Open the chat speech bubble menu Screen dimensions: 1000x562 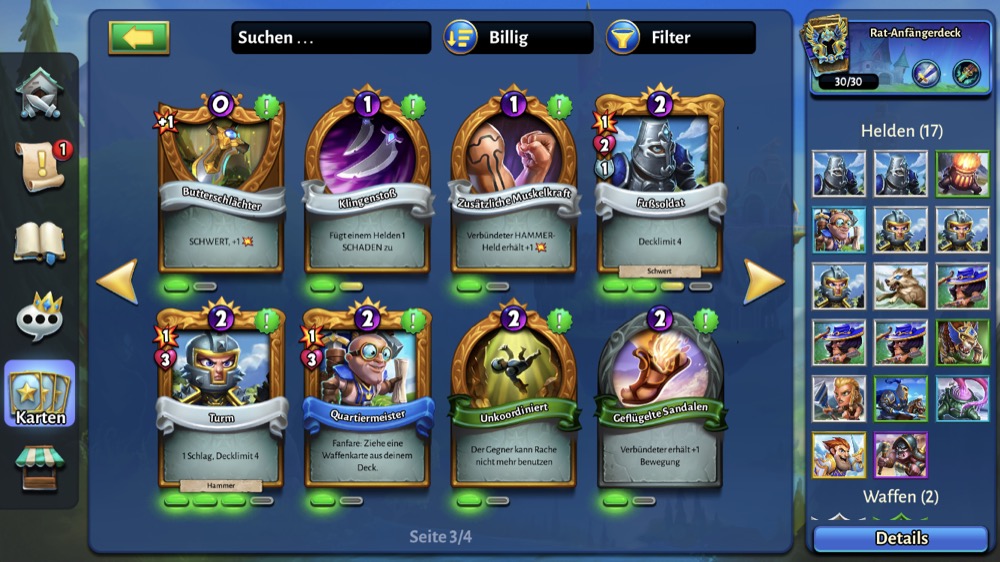(40, 318)
